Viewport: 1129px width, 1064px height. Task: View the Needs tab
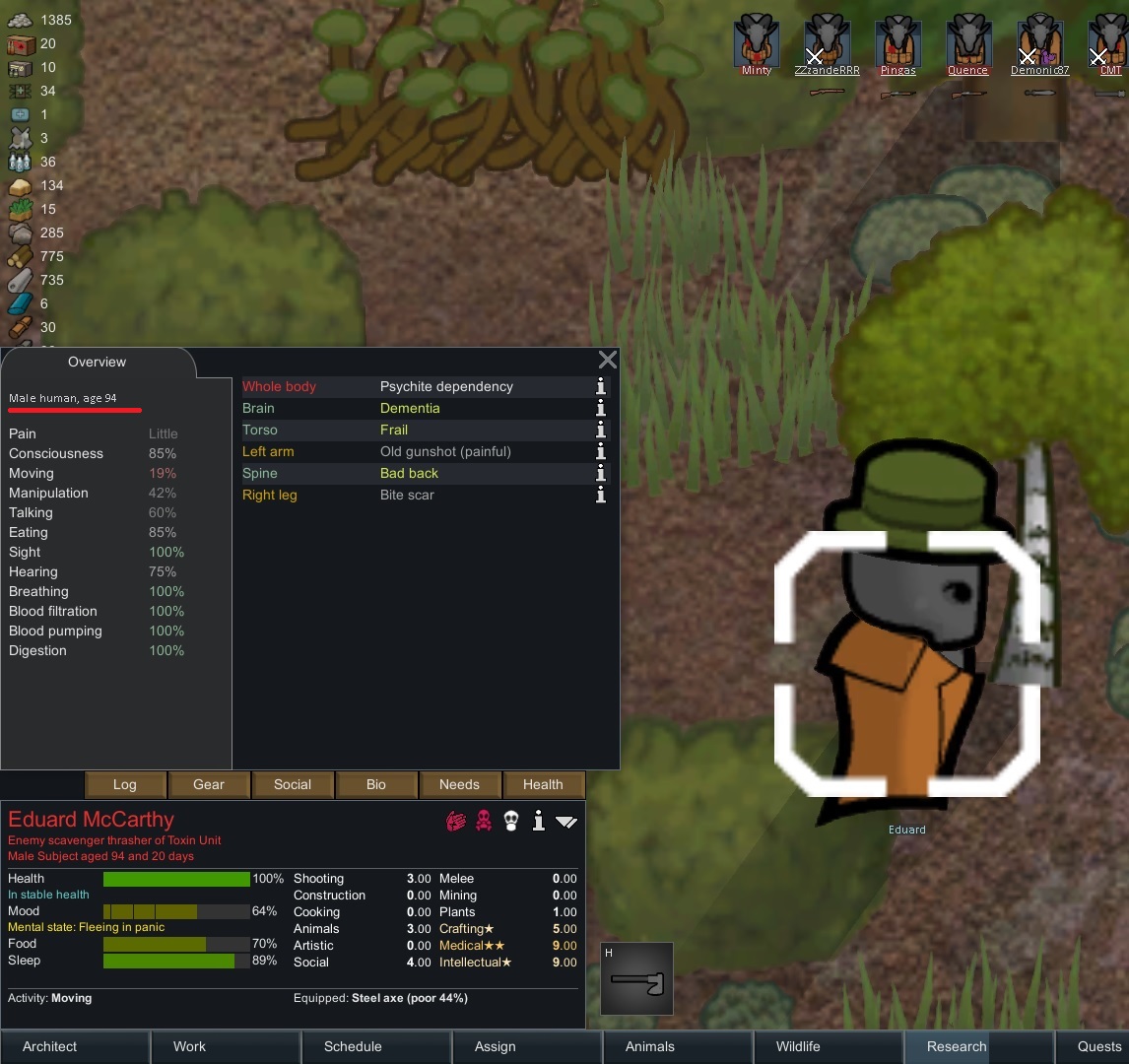[459, 784]
